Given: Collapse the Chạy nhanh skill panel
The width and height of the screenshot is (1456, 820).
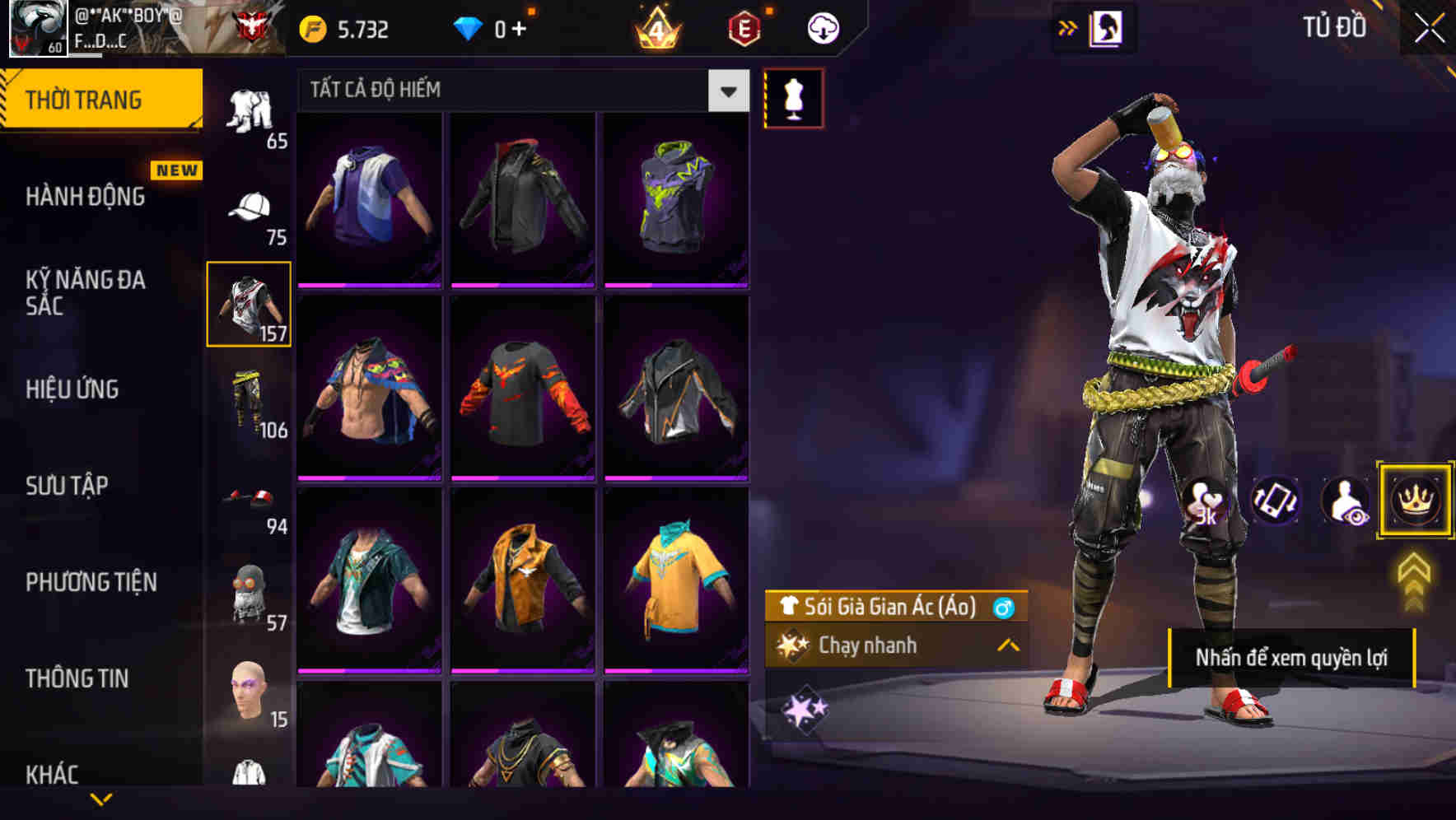Looking at the screenshot, I should click(x=1006, y=645).
